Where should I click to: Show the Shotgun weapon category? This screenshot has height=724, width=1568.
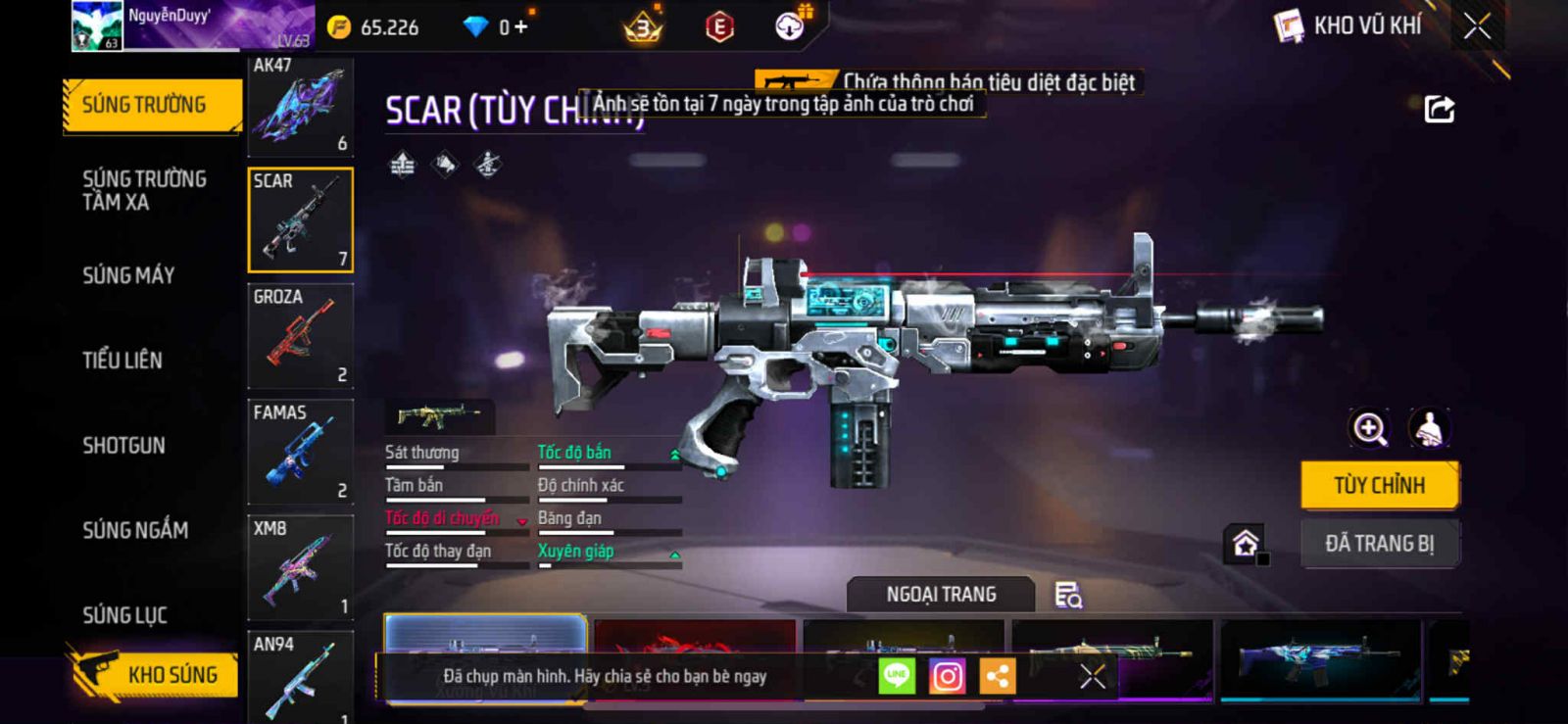tap(123, 446)
